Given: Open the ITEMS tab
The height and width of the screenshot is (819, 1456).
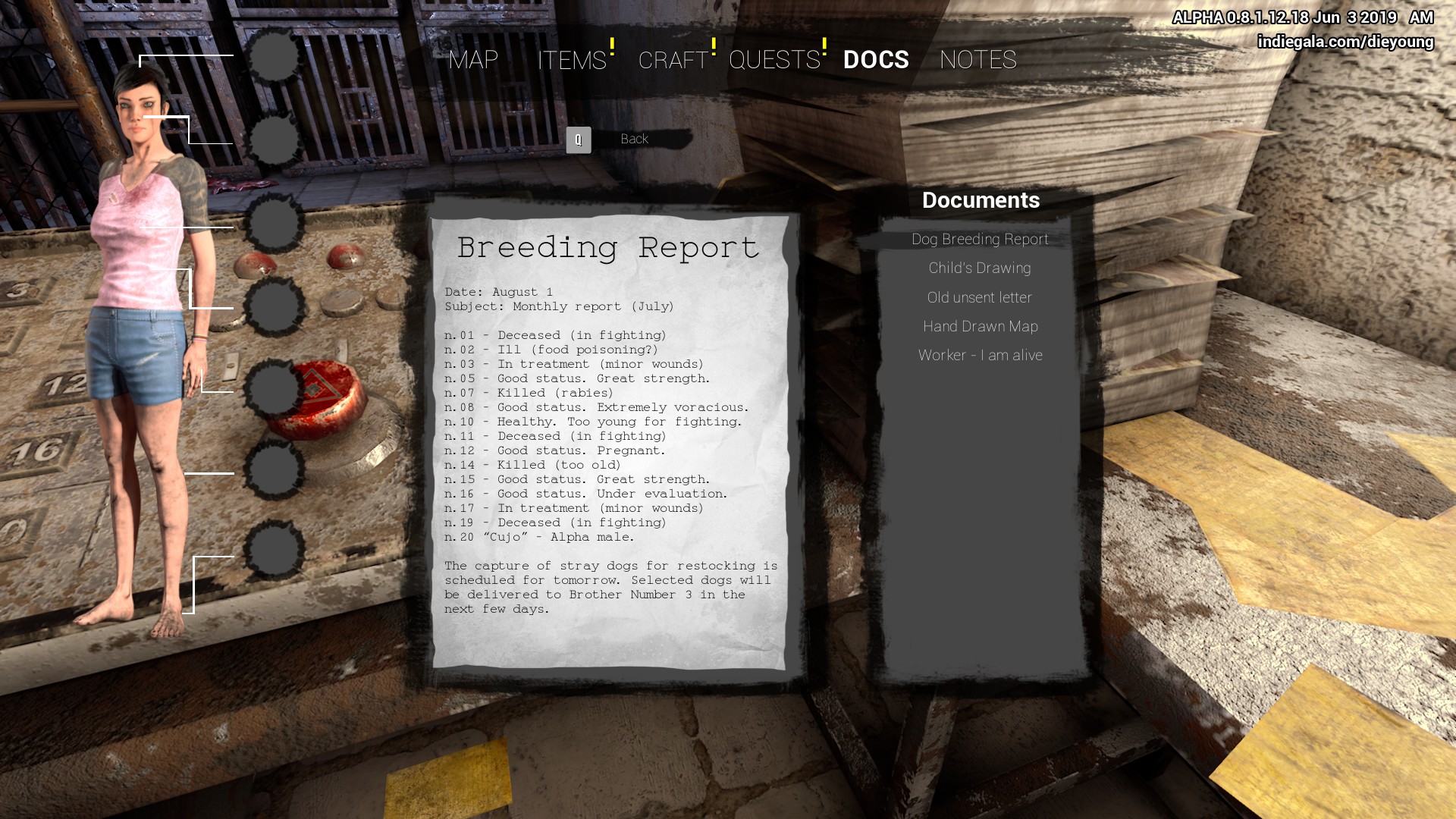Looking at the screenshot, I should (x=572, y=60).
